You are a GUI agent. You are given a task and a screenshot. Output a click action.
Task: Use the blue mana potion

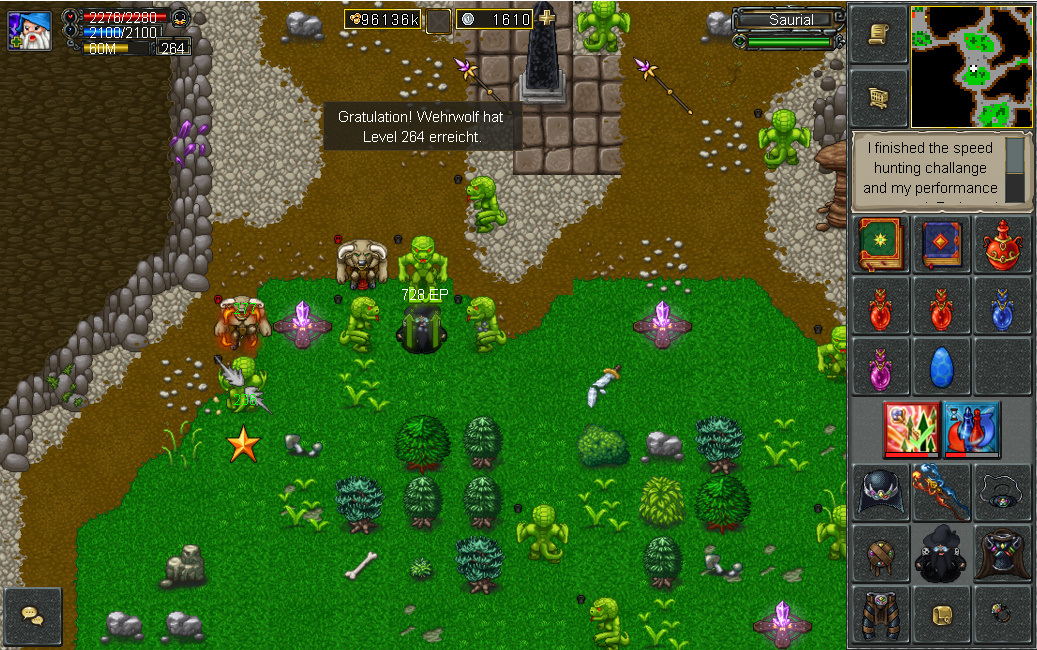1002,306
